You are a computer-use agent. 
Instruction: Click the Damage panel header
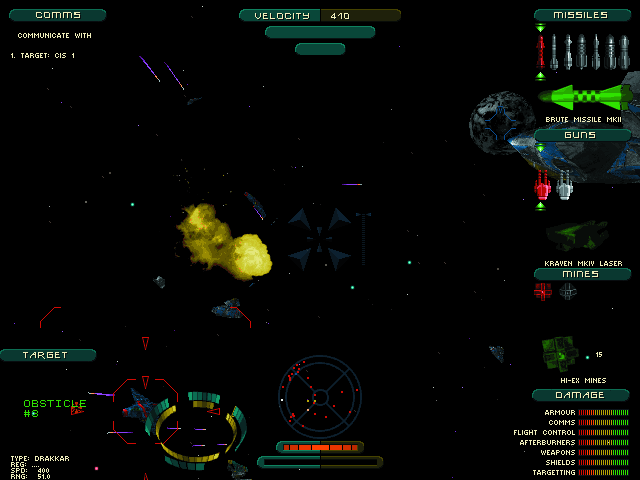click(583, 395)
